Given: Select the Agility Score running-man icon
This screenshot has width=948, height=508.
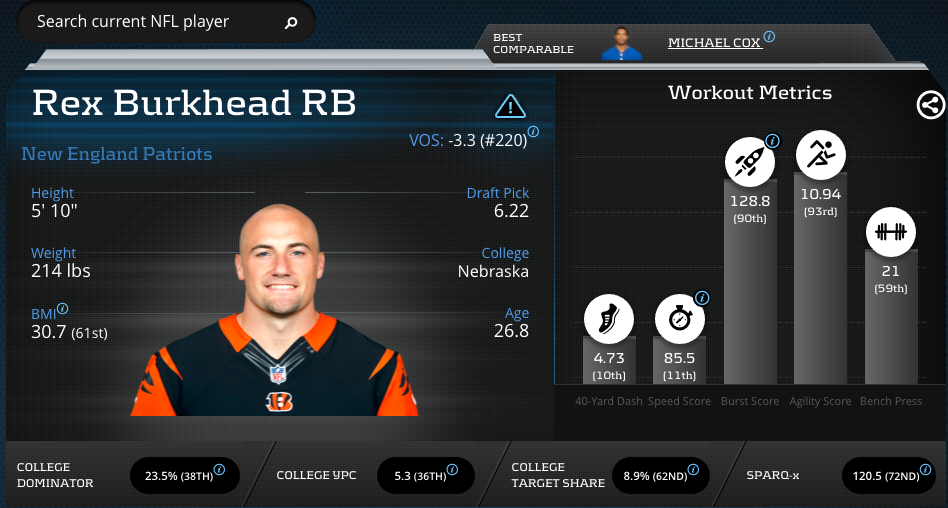Looking at the screenshot, I should point(820,154).
